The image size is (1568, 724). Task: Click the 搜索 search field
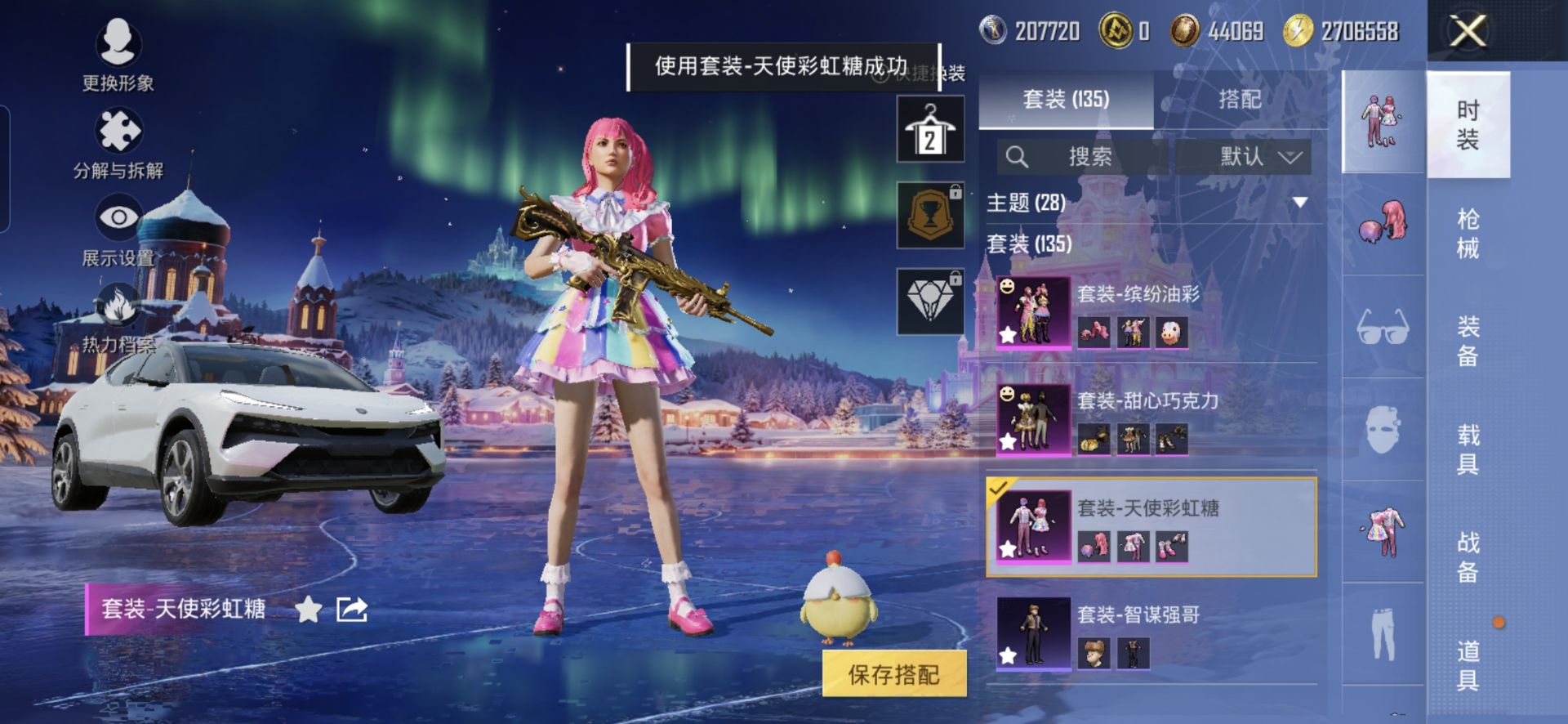point(1086,156)
